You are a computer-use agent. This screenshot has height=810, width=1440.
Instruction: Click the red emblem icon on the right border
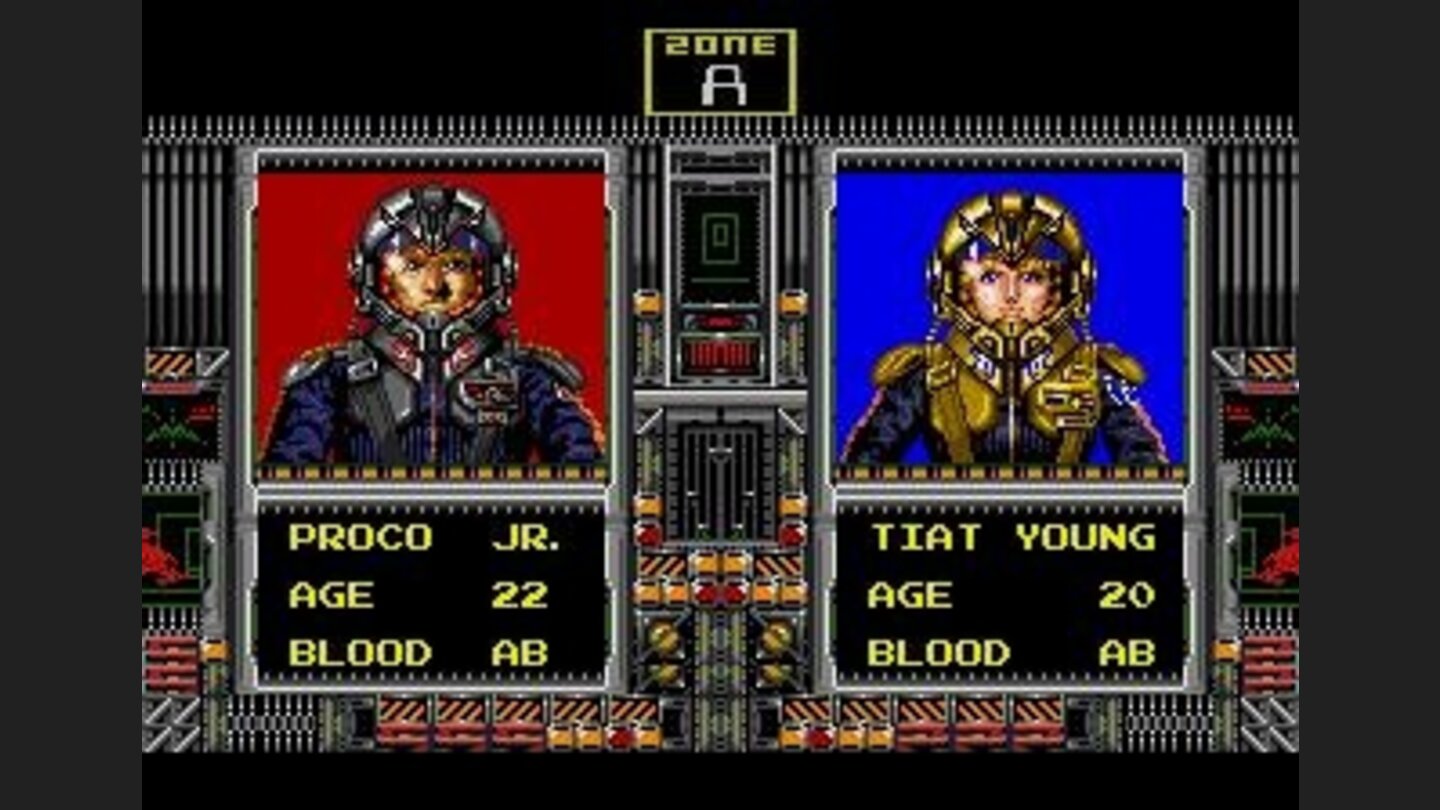click(1280, 560)
